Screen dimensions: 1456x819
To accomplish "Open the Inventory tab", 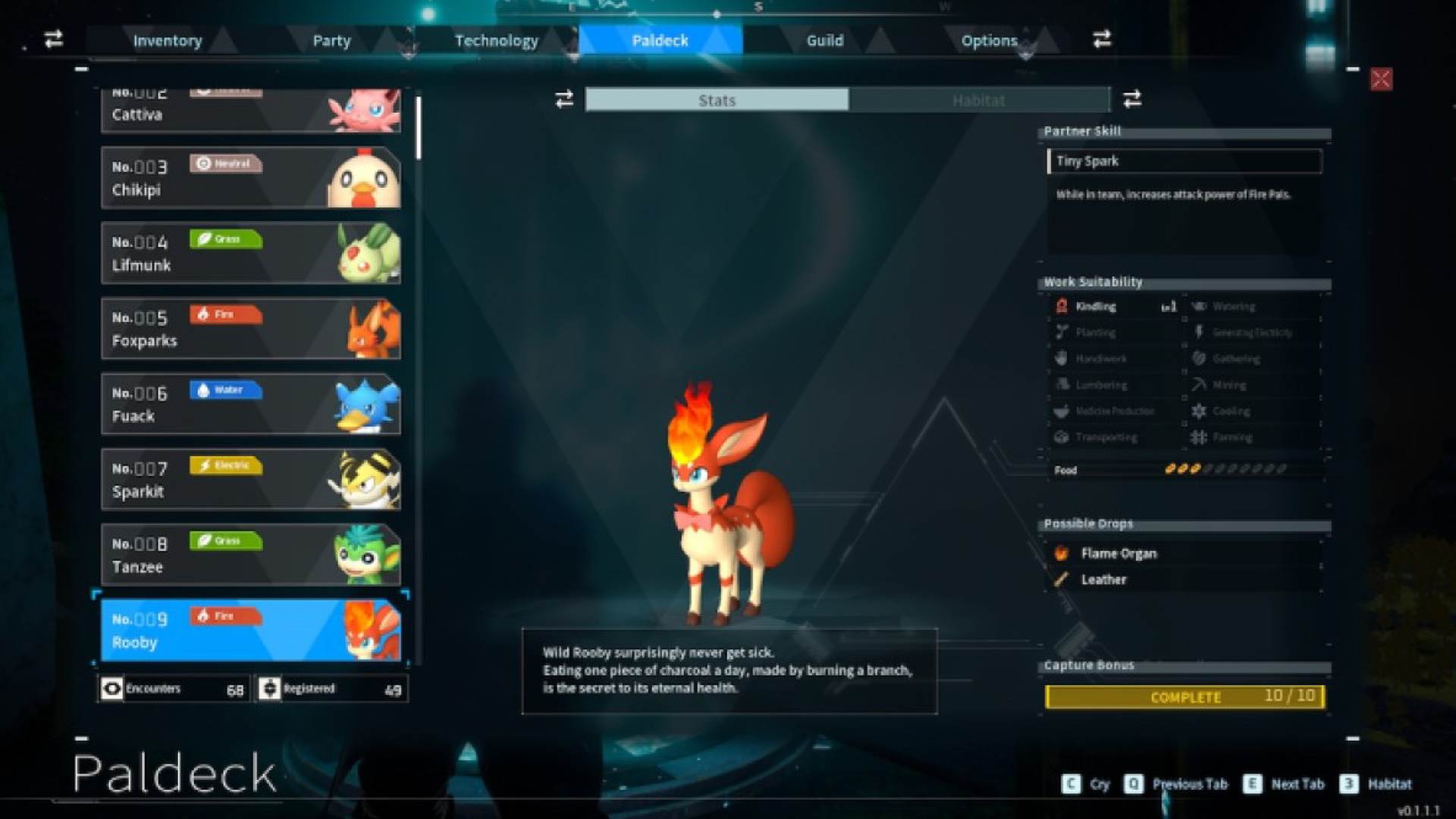I will click(168, 40).
